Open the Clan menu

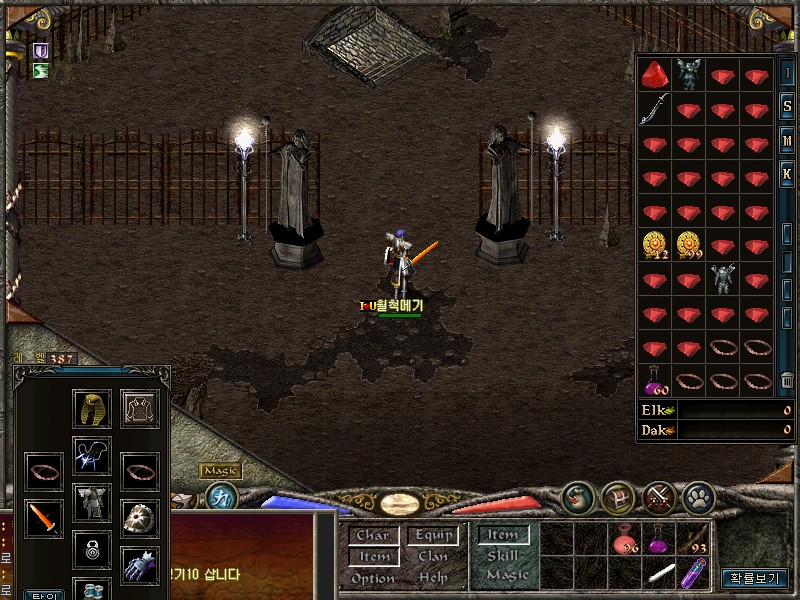coord(433,557)
